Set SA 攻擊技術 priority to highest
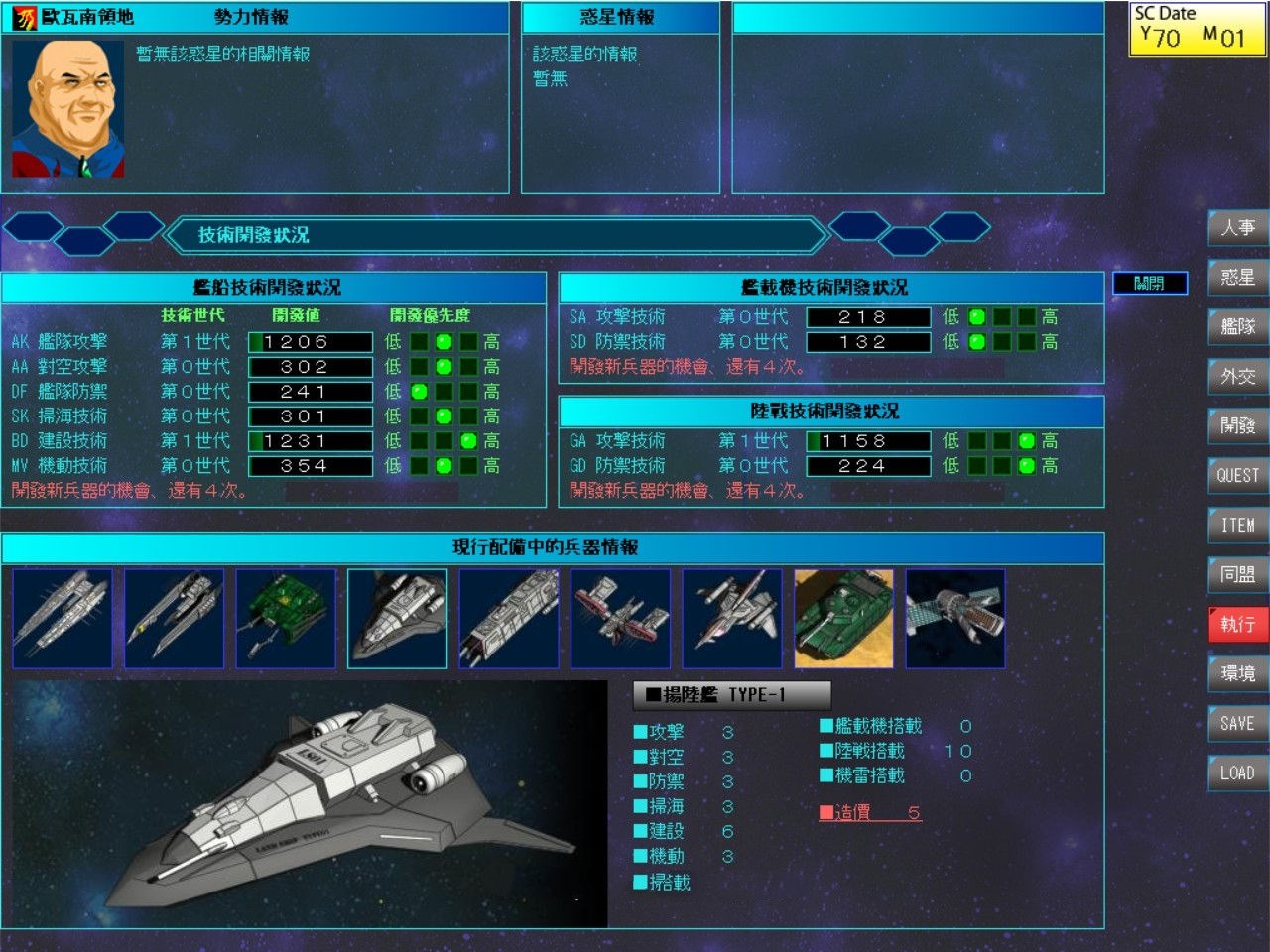The width and height of the screenshot is (1270, 952). [1027, 317]
